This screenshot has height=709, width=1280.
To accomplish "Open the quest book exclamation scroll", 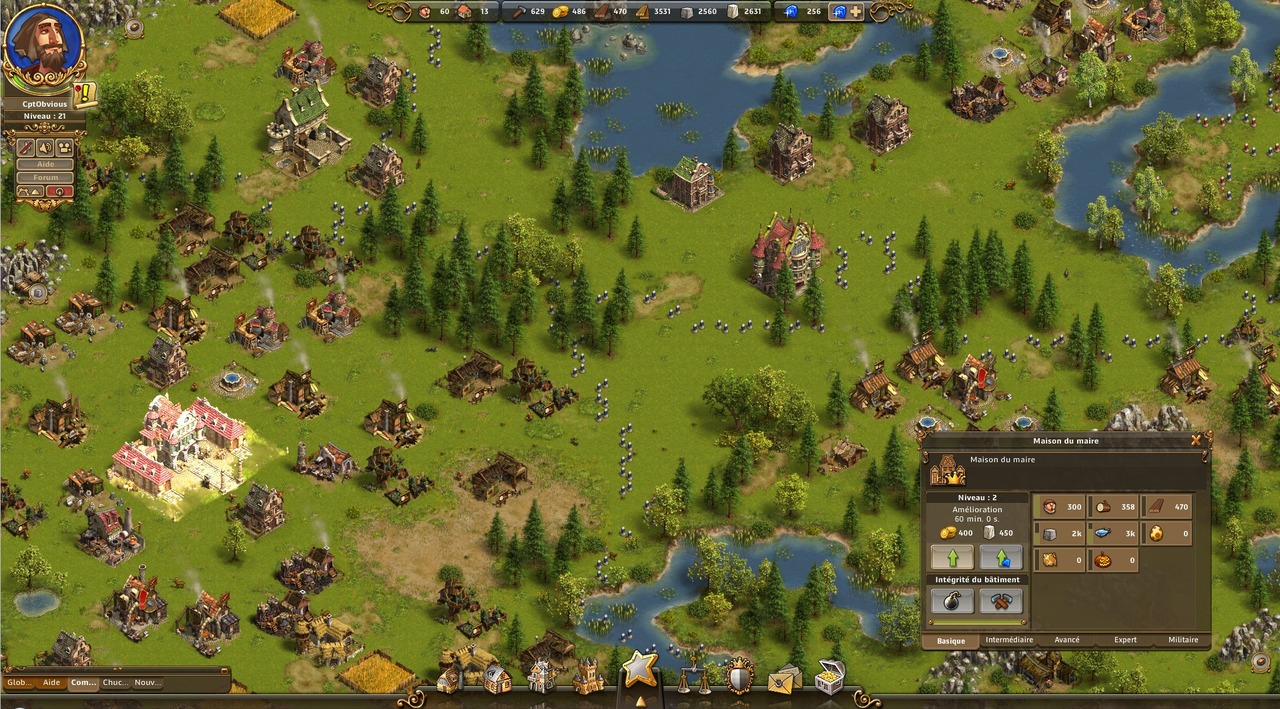I will [x=85, y=94].
